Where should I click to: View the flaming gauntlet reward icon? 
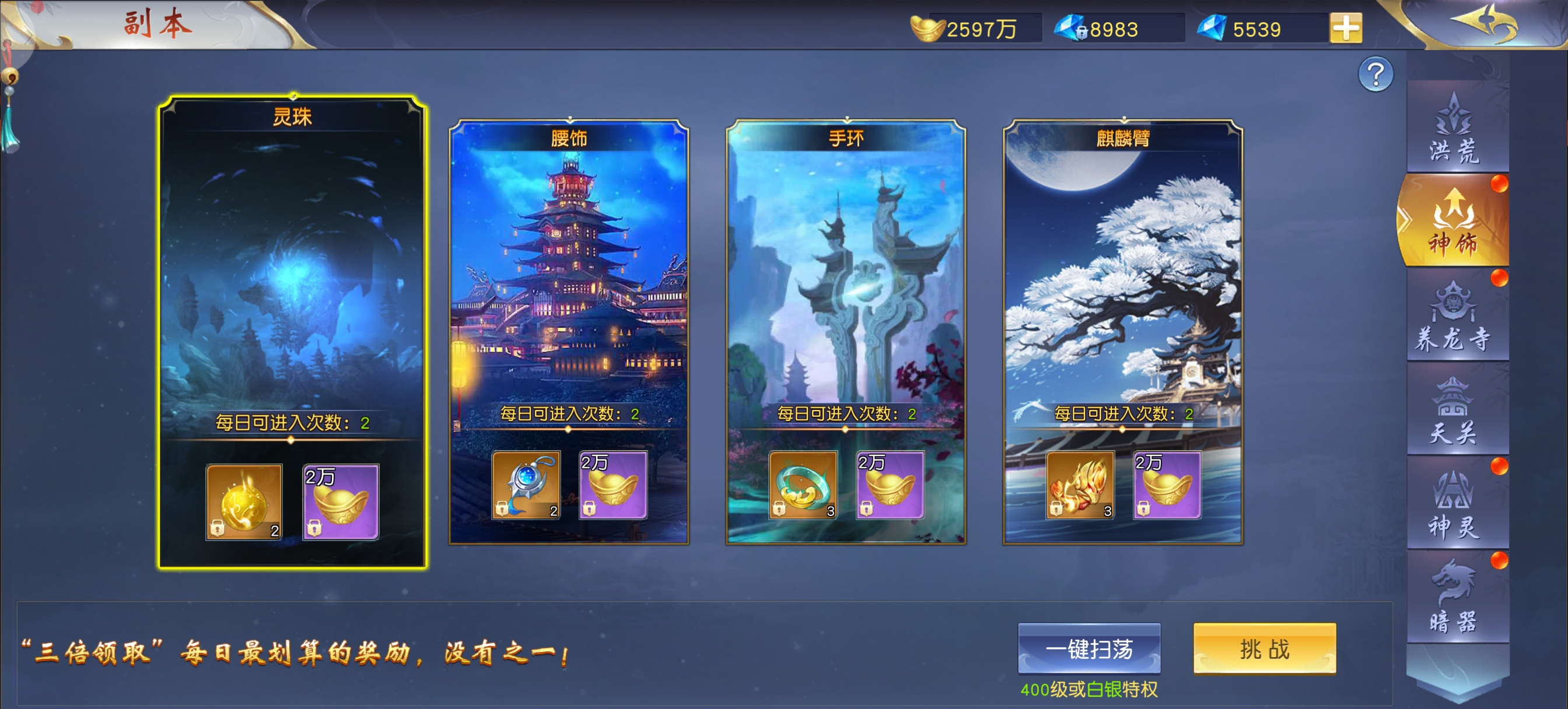1080,485
